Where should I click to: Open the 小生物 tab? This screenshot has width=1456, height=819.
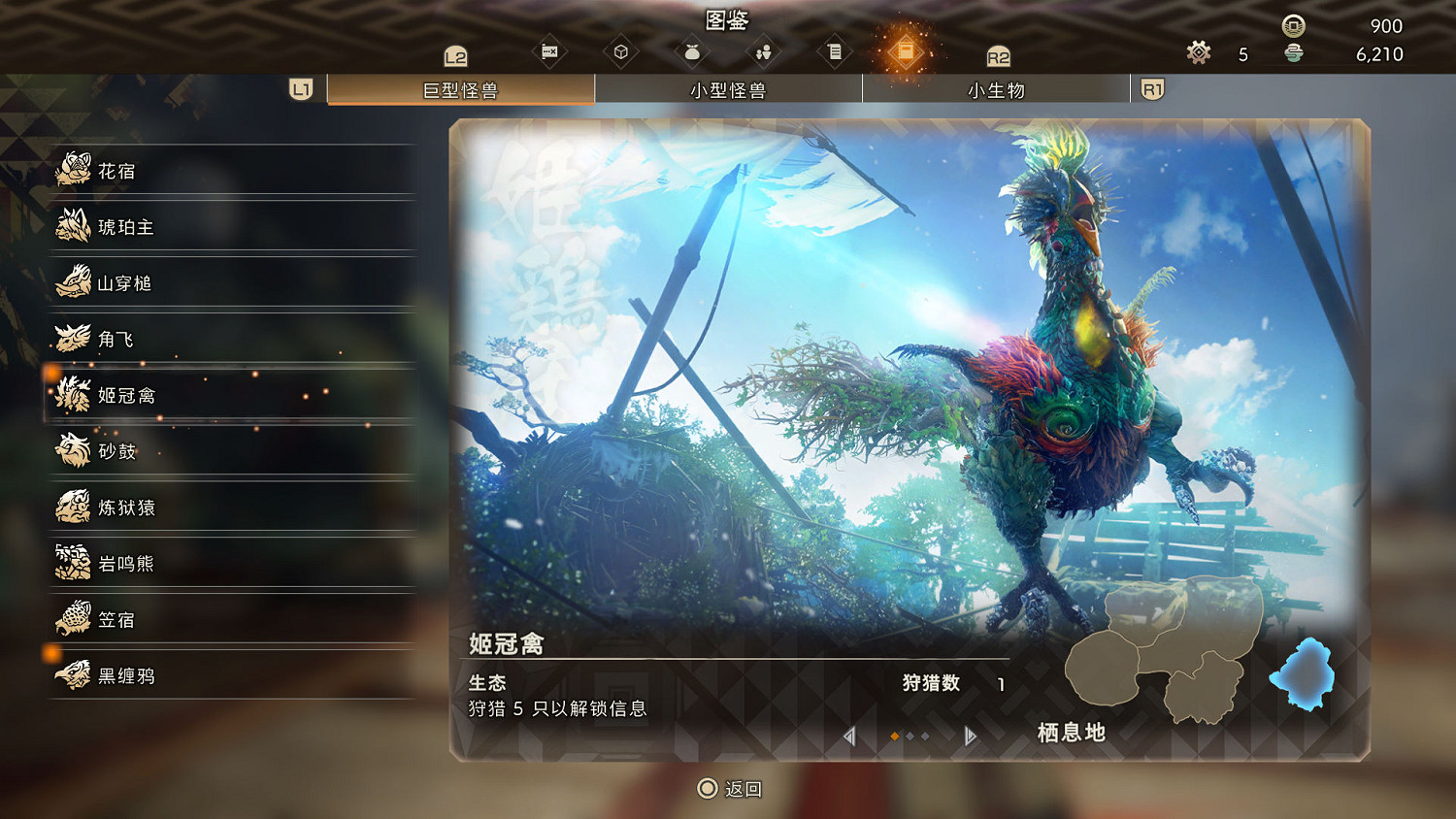pos(997,89)
